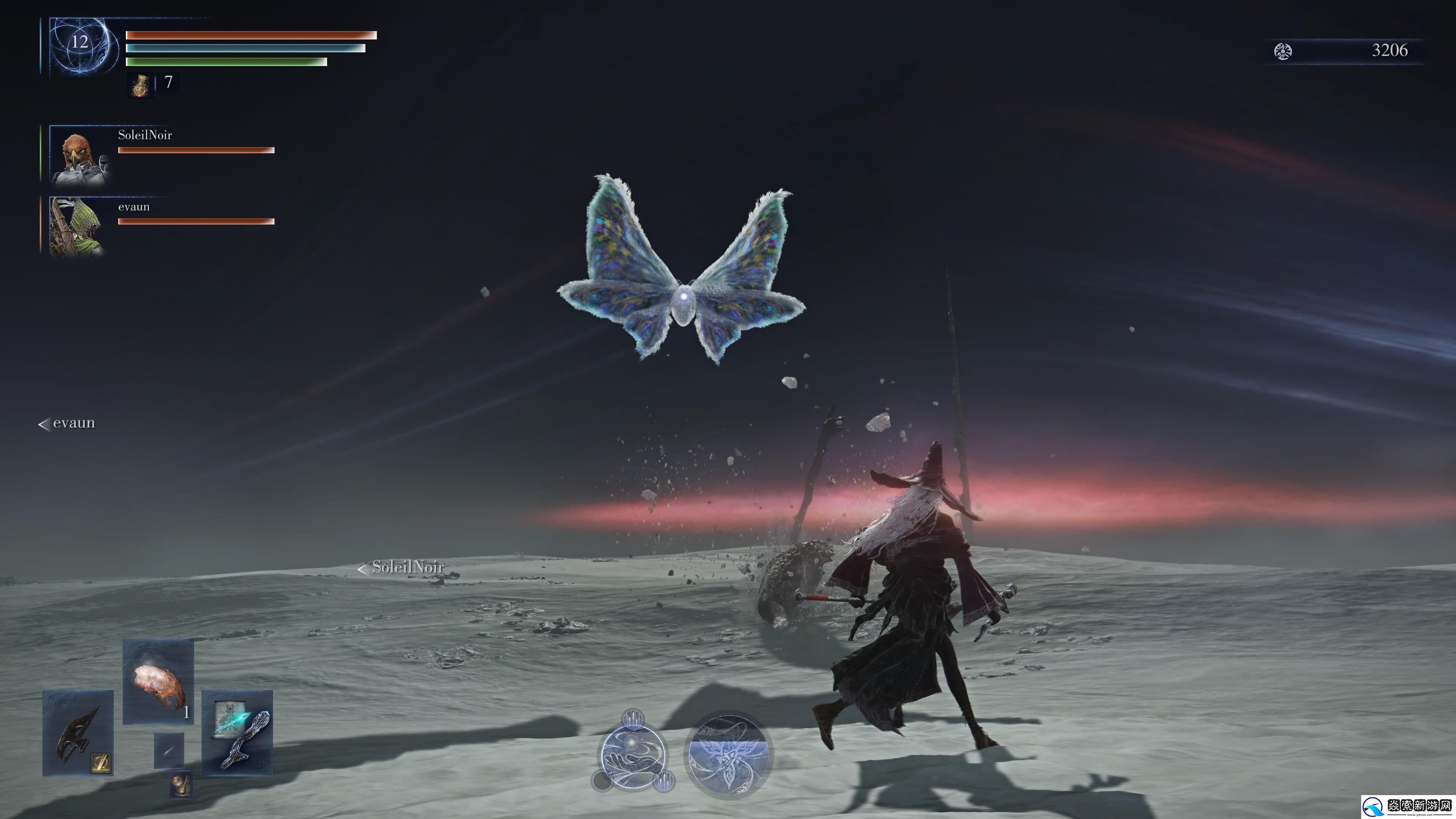Select the dark axe weapon slot

click(78, 733)
